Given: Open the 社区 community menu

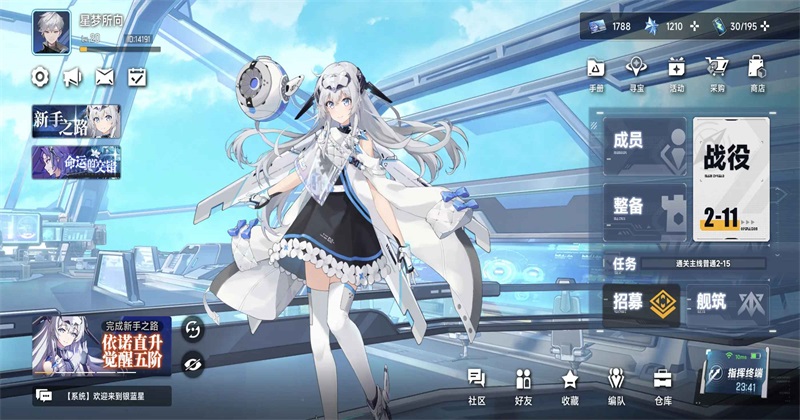Looking at the screenshot, I should 476,383.
